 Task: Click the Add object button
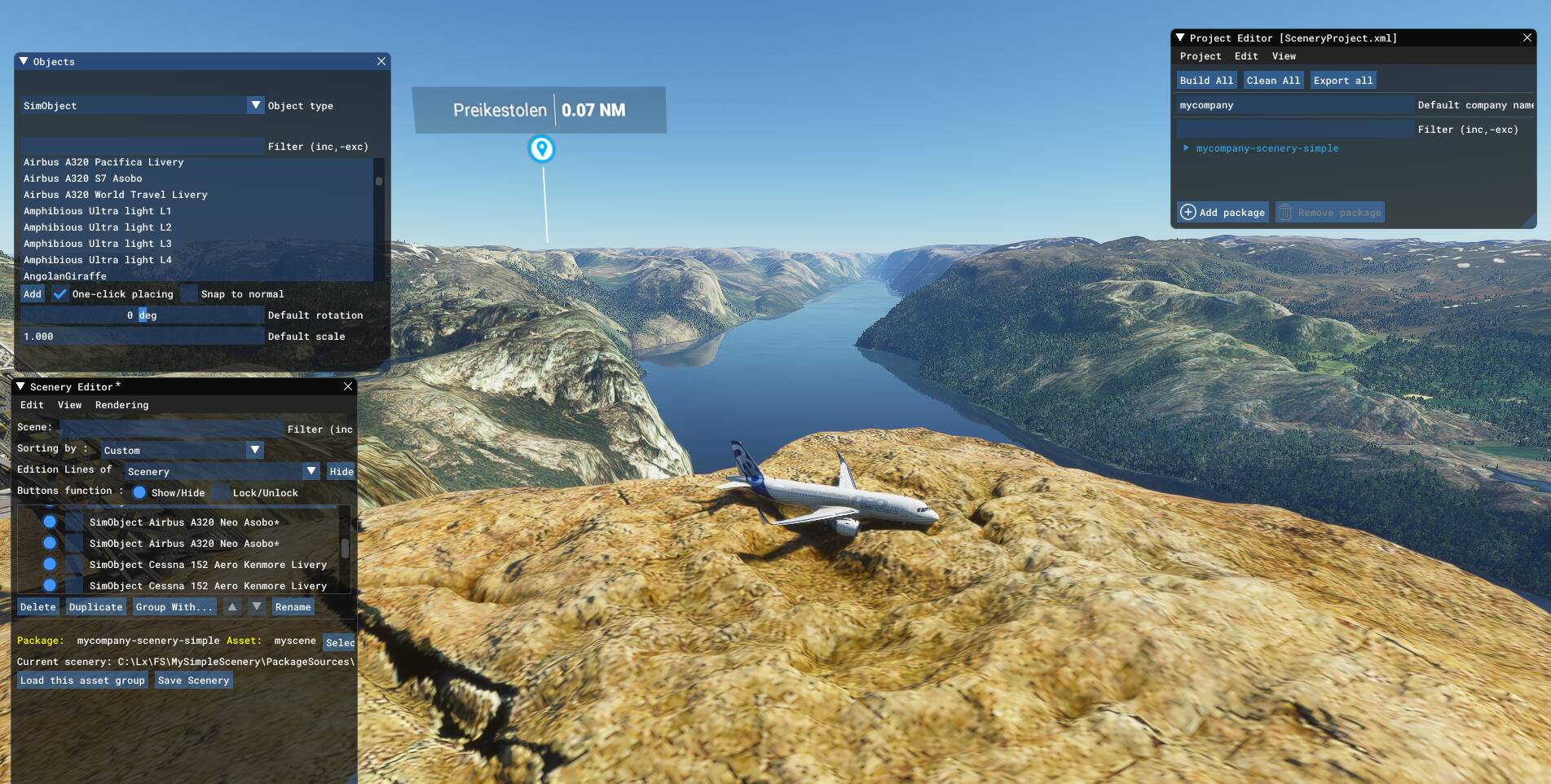(33, 294)
